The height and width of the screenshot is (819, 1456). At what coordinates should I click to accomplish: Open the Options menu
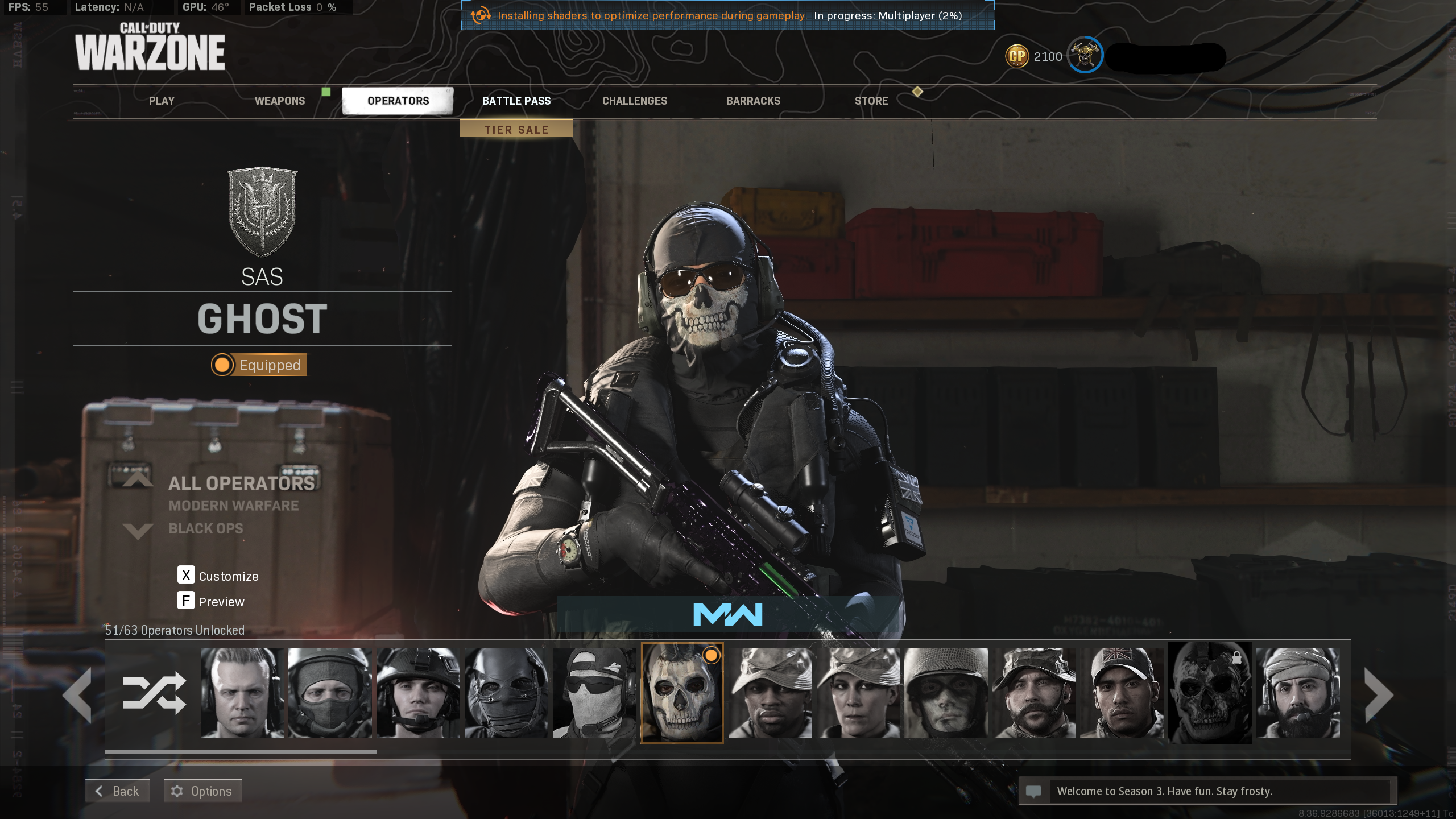click(x=203, y=791)
